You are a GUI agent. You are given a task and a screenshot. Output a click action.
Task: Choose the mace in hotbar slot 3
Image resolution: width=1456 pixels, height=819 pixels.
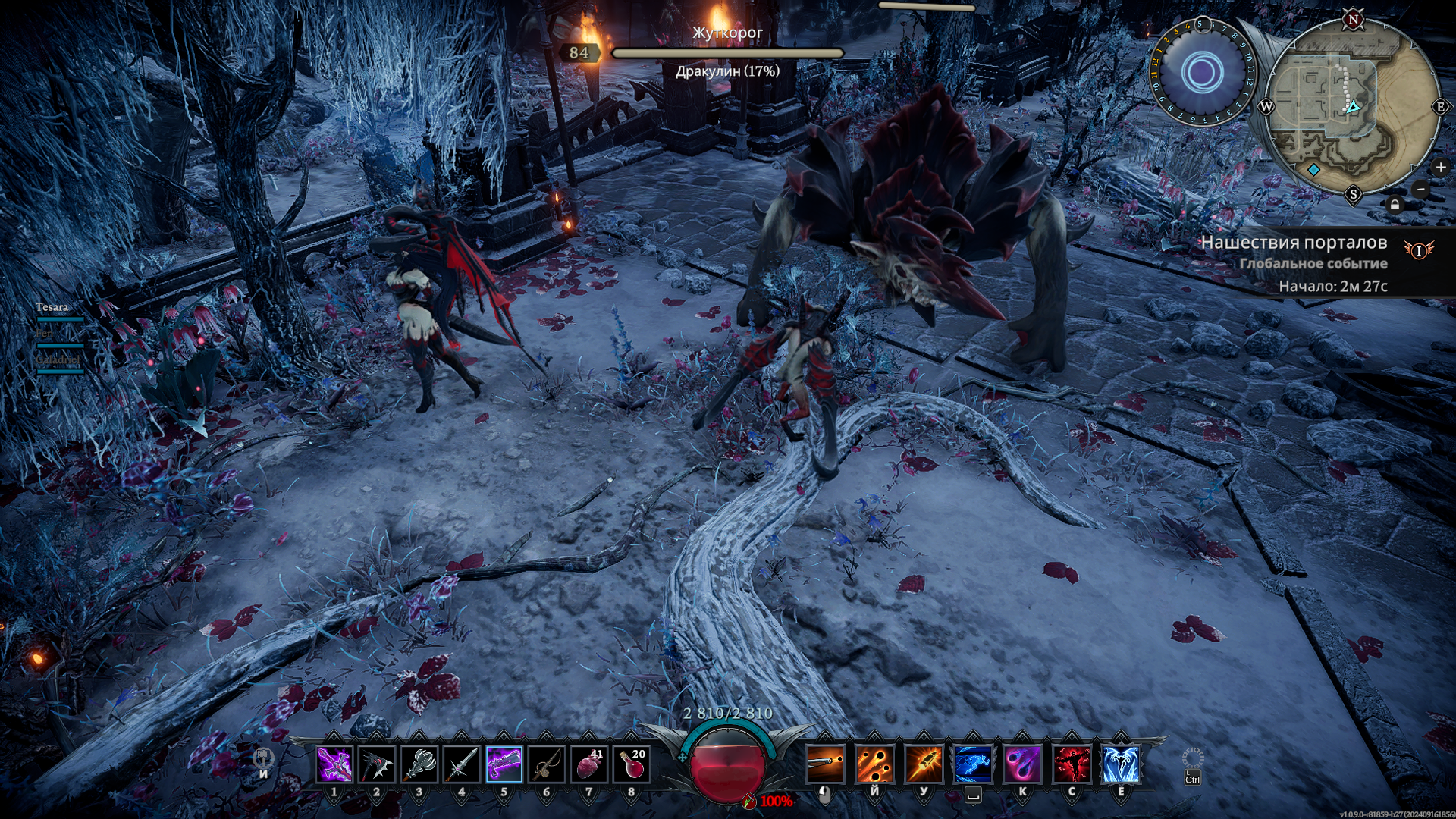click(419, 764)
